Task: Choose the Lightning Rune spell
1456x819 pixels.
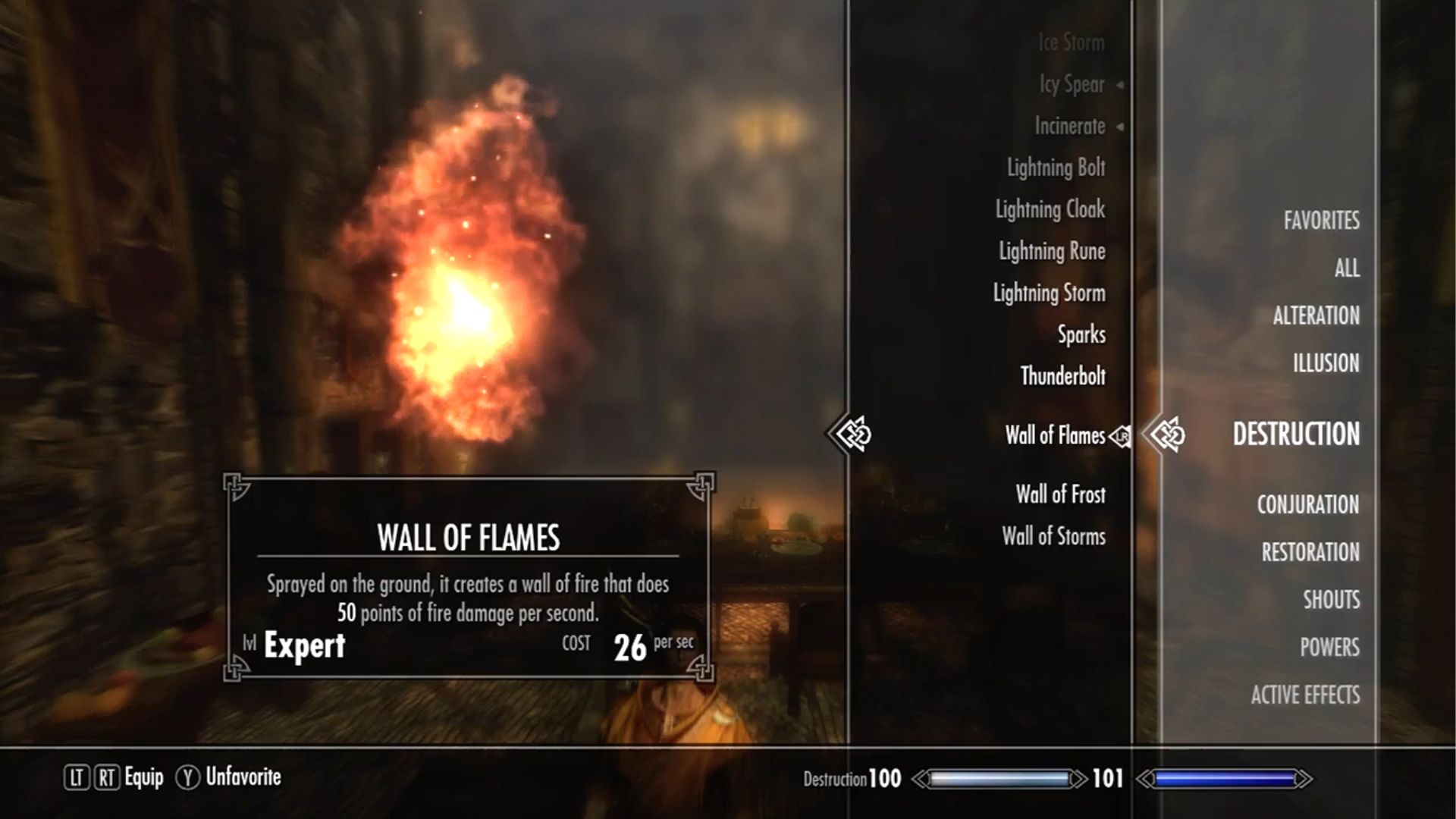Action: point(1052,251)
